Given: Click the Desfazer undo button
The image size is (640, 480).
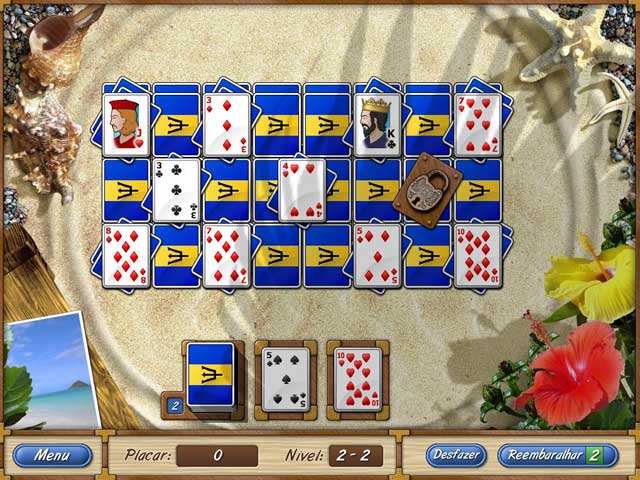Looking at the screenshot, I should point(456,455).
